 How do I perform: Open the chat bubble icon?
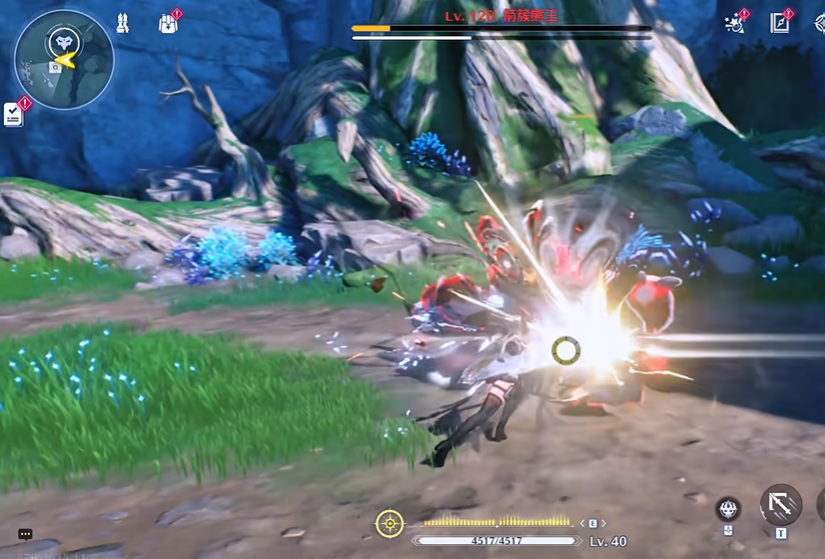point(25,534)
